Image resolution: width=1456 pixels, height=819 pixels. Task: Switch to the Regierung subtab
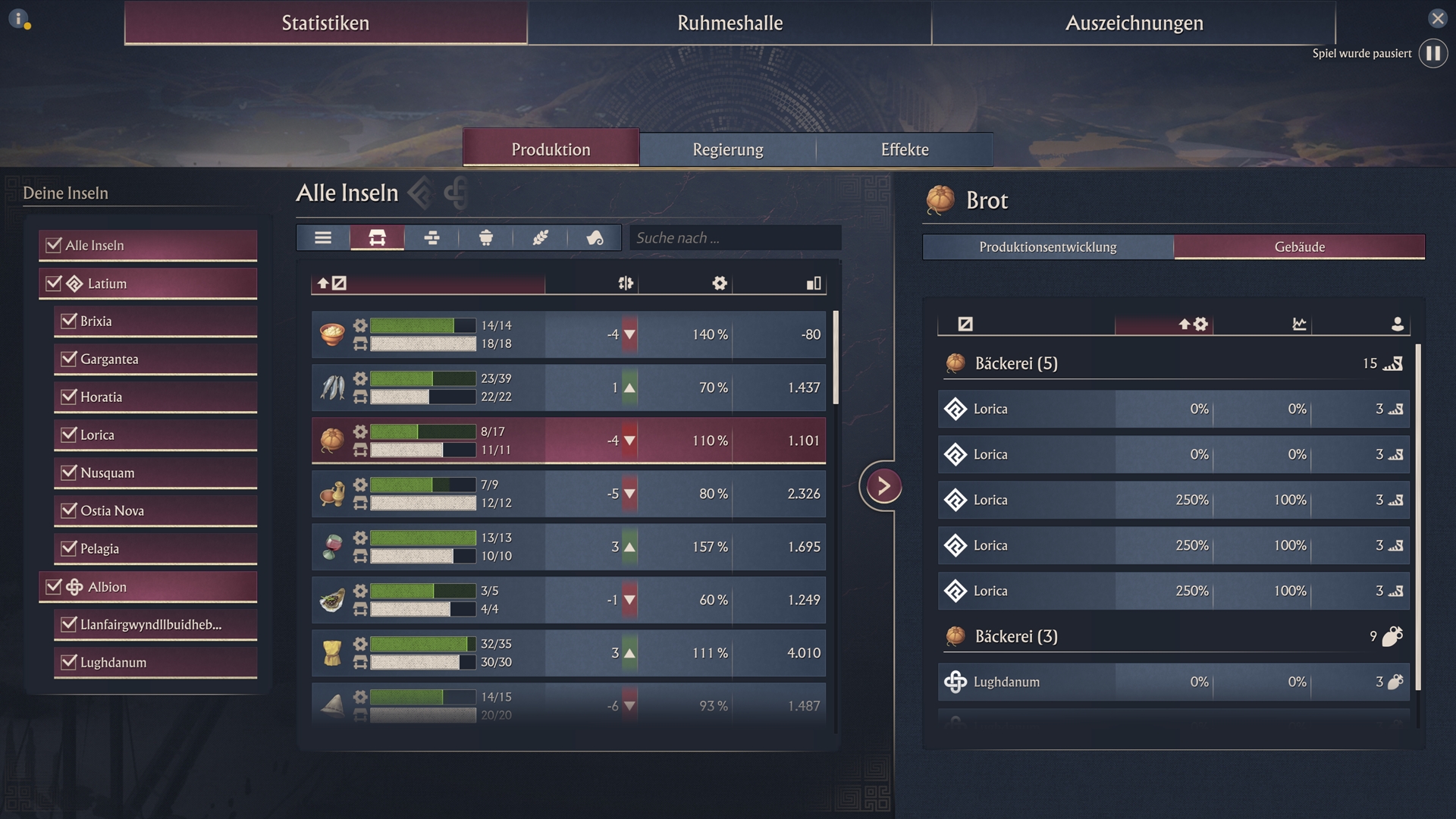(x=727, y=149)
